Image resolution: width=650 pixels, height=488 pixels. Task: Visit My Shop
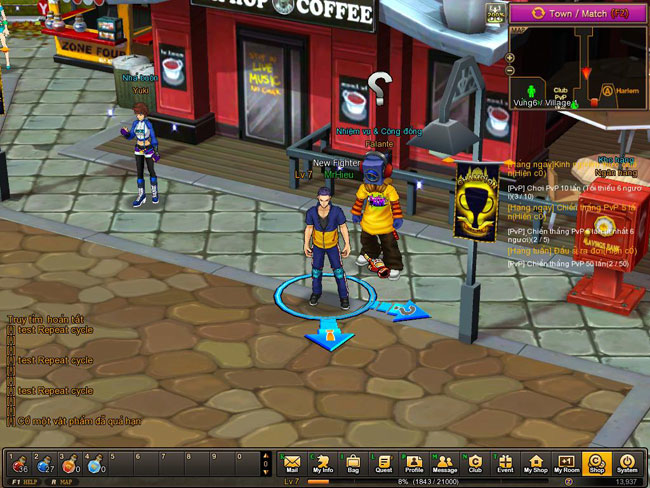click(536, 464)
